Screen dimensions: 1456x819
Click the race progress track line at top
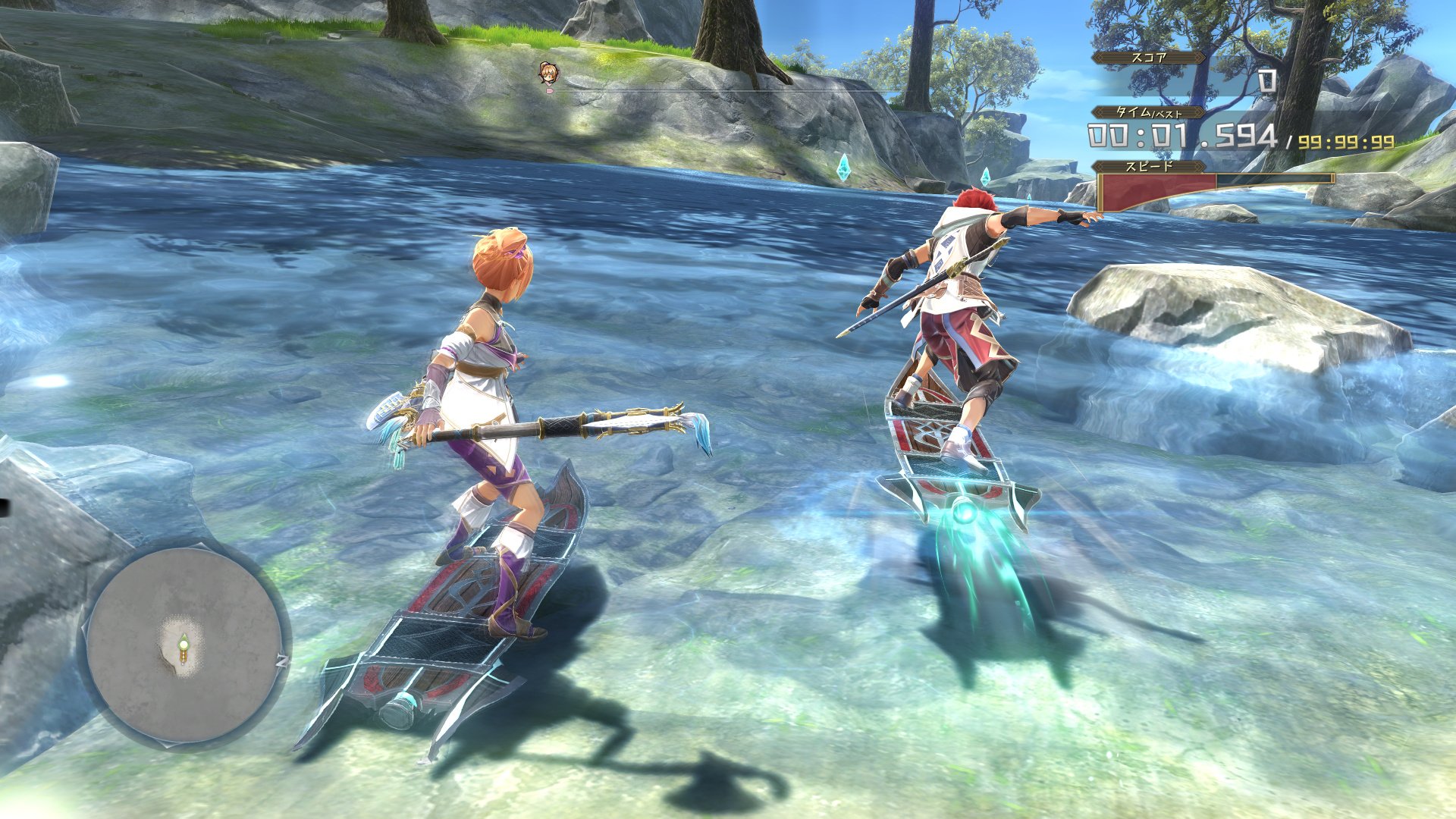click(x=758, y=91)
